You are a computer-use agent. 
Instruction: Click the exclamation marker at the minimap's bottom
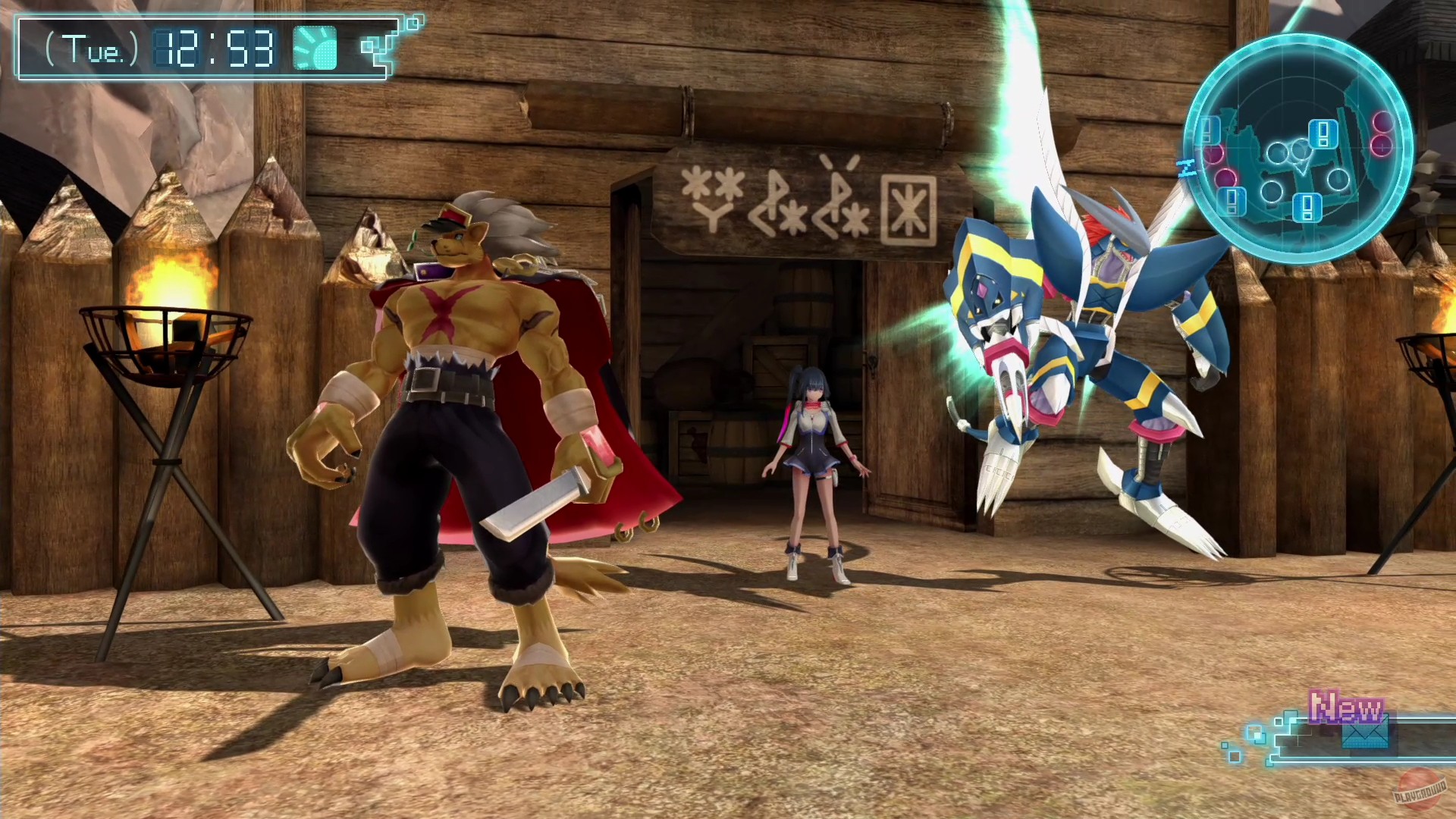tap(1307, 206)
